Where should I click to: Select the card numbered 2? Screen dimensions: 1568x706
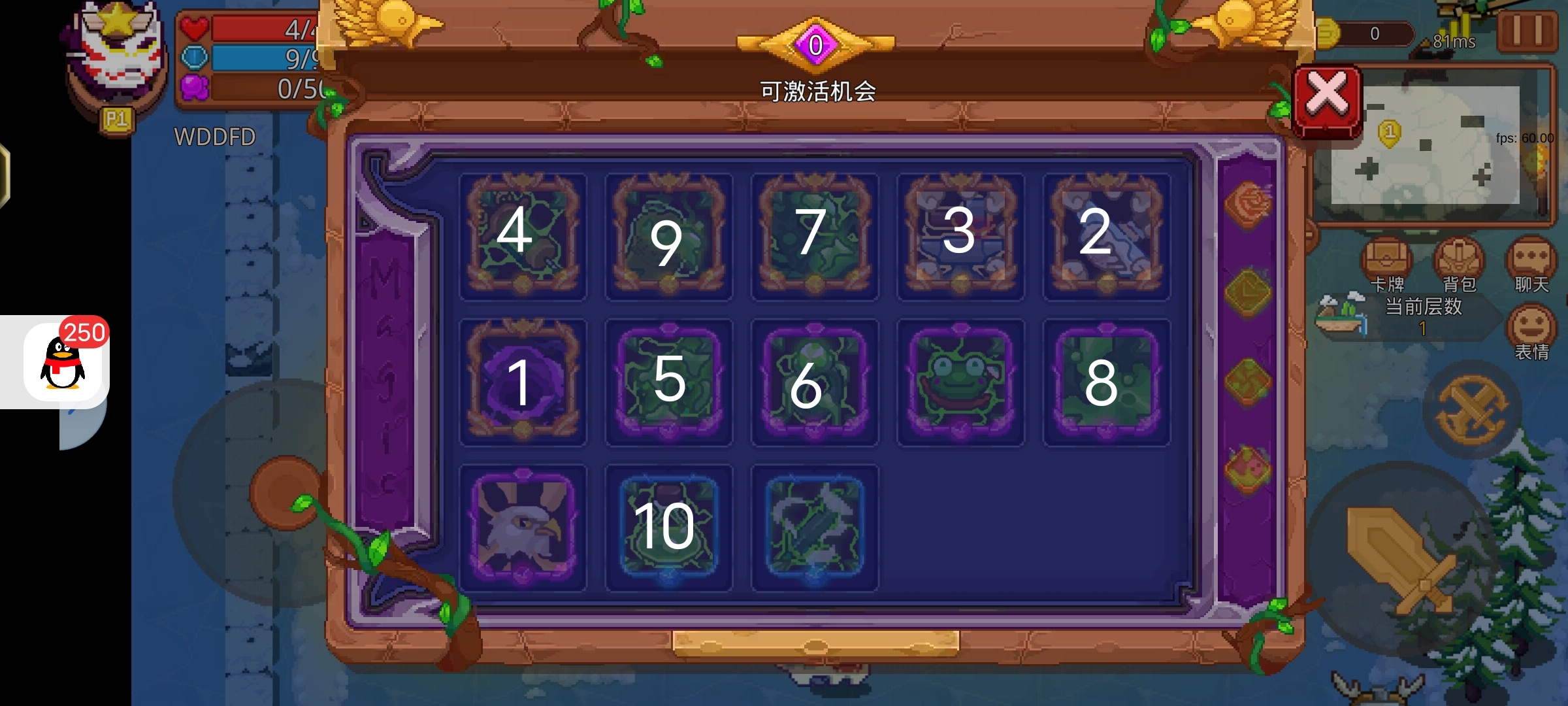pyautogui.click(x=1106, y=235)
